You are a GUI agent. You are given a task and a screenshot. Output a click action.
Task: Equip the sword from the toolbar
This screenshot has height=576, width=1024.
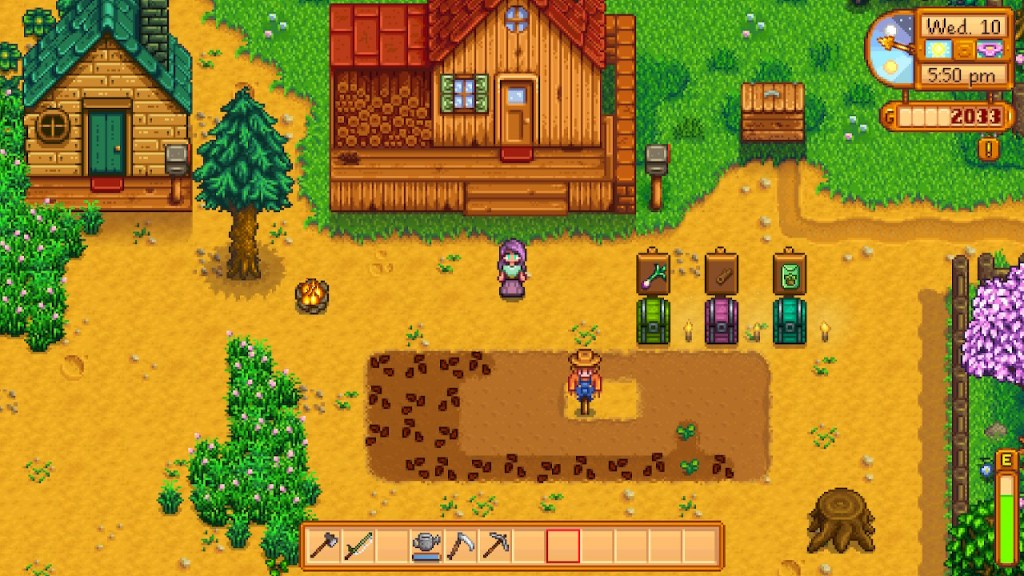point(359,546)
